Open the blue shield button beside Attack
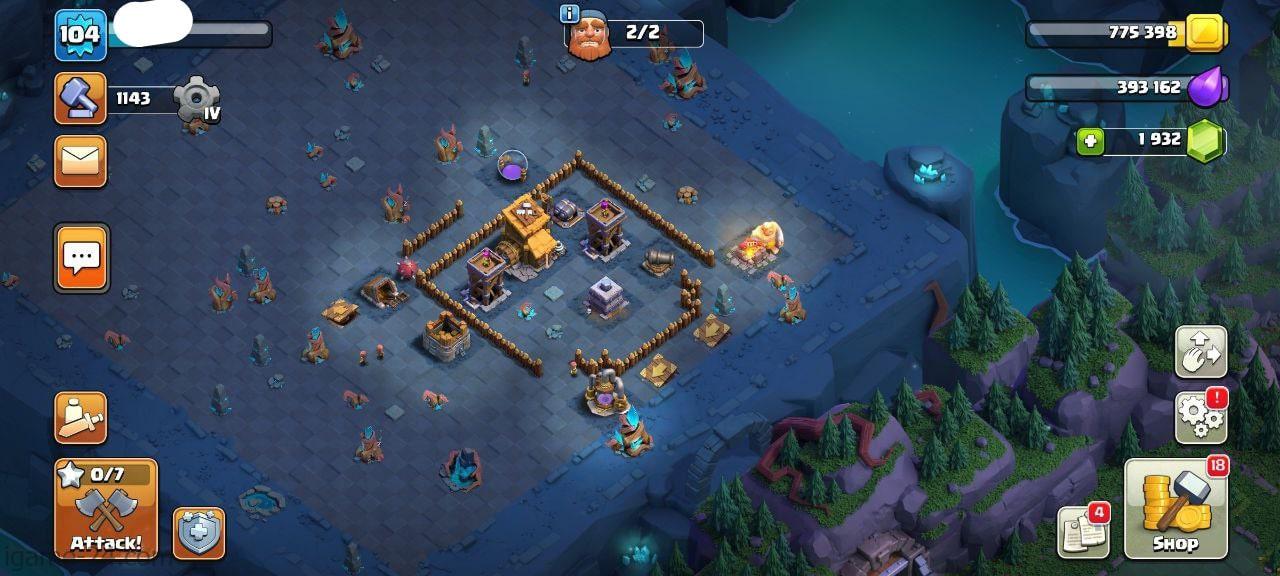This screenshot has height=576, width=1280. click(x=199, y=533)
